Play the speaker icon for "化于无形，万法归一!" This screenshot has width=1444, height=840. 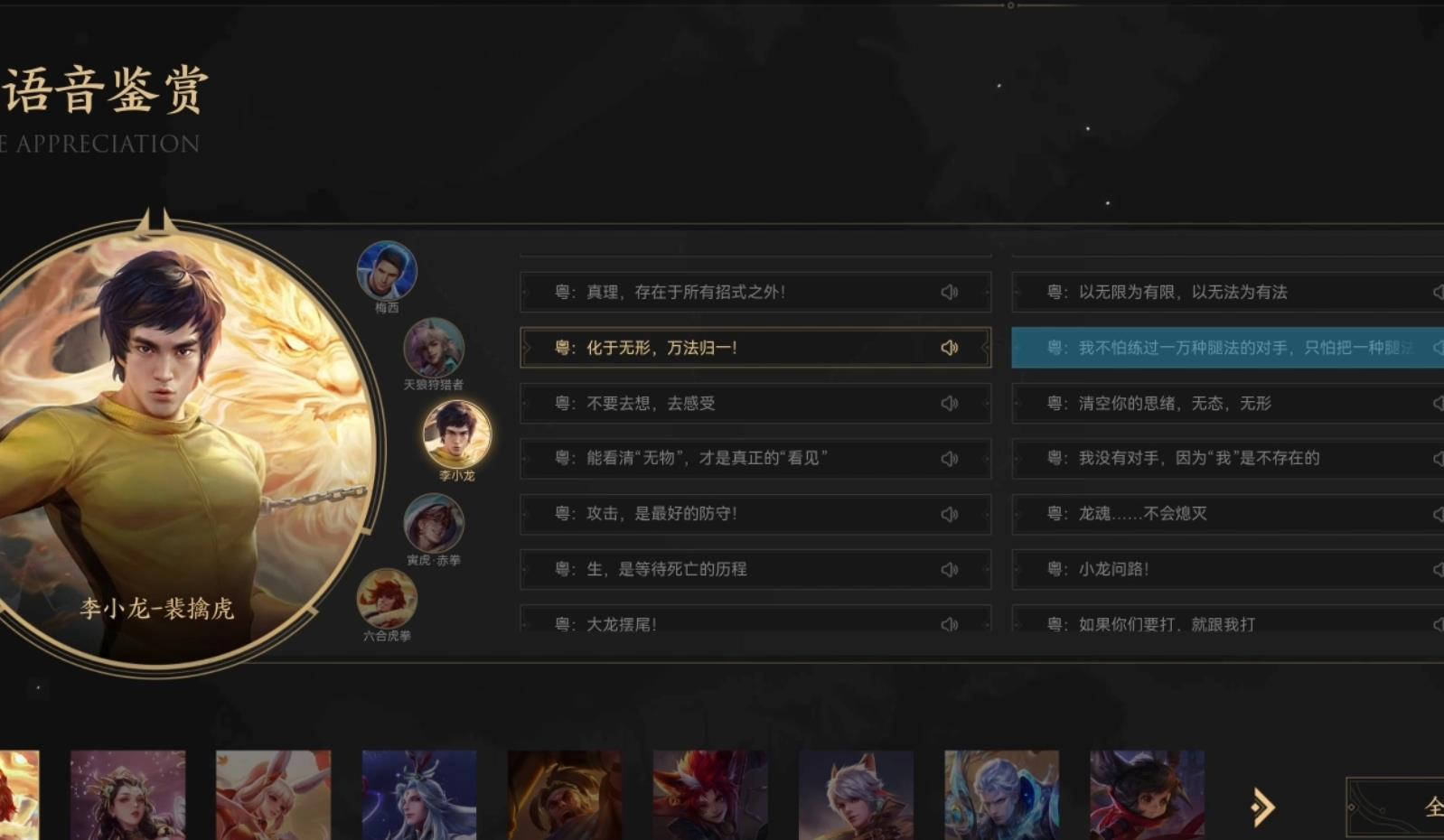pos(949,347)
